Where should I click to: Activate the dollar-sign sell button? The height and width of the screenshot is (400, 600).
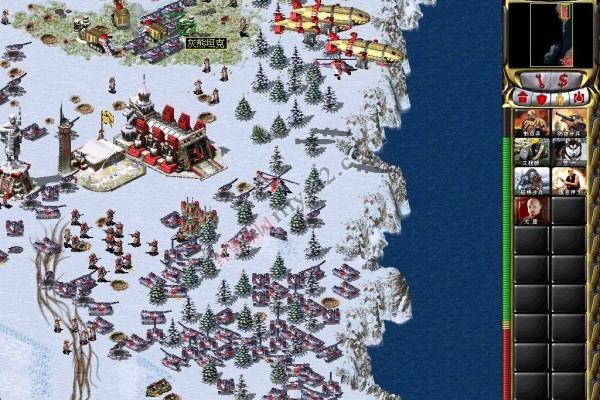tap(563, 78)
